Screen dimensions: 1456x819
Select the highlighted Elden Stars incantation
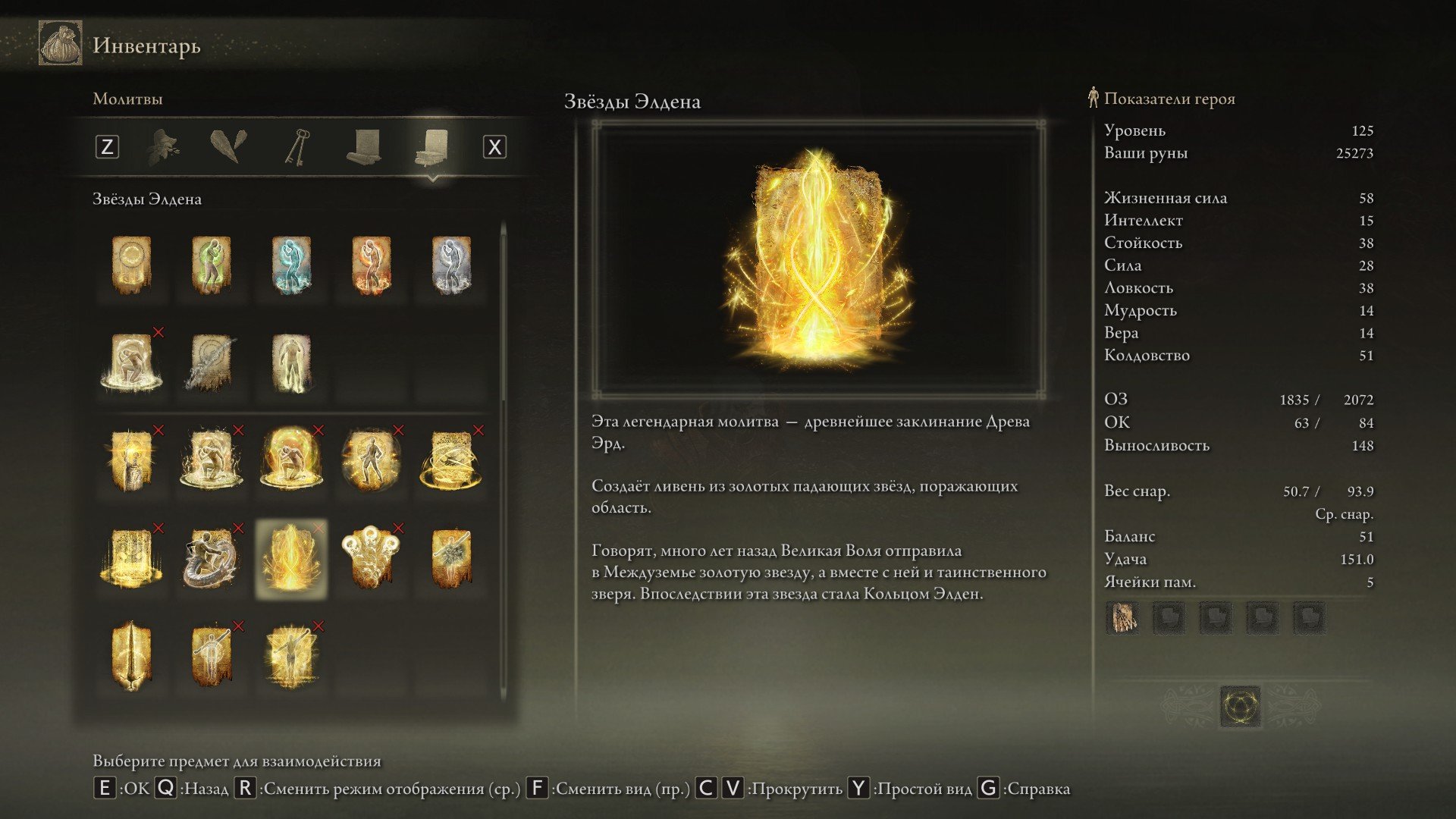click(291, 559)
